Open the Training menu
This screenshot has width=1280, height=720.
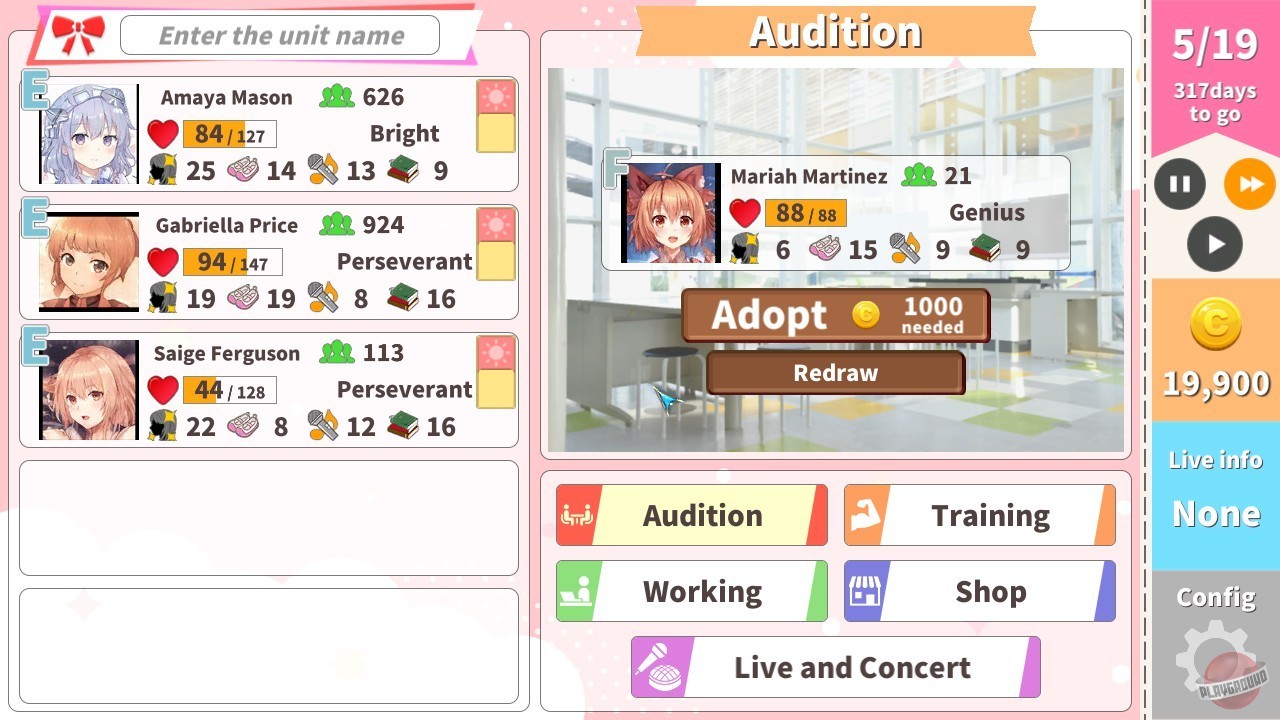pyautogui.click(x=990, y=514)
